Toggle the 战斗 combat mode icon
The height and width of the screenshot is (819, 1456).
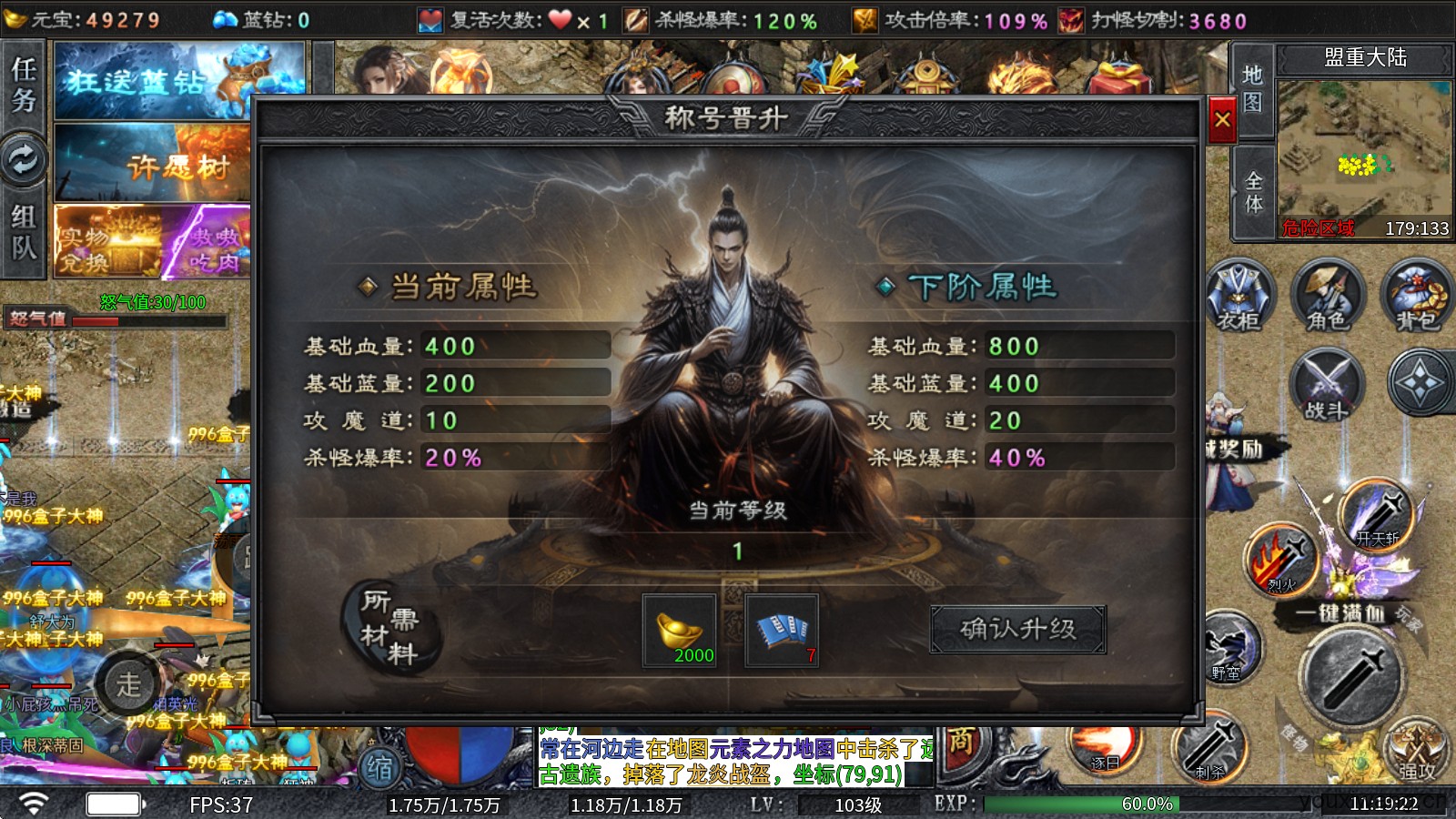pyautogui.click(x=1327, y=384)
